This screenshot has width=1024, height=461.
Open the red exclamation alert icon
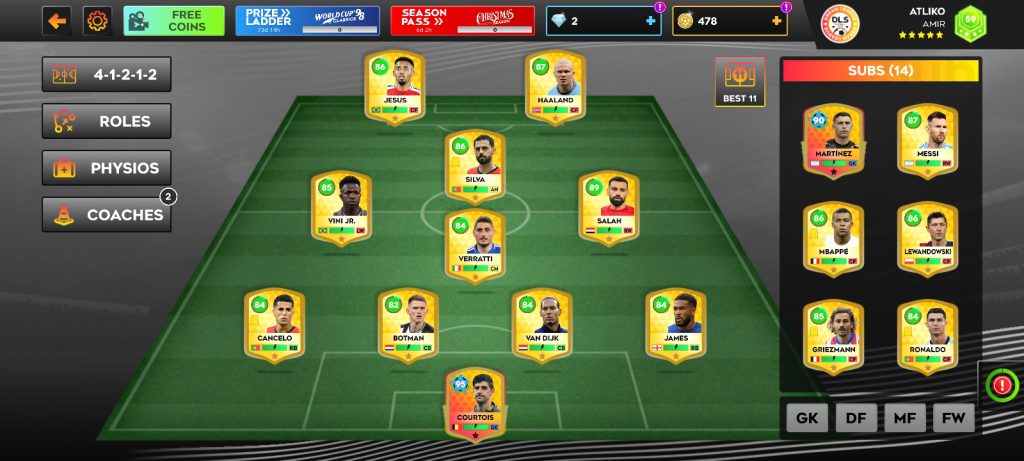click(x=1001, y=383)
